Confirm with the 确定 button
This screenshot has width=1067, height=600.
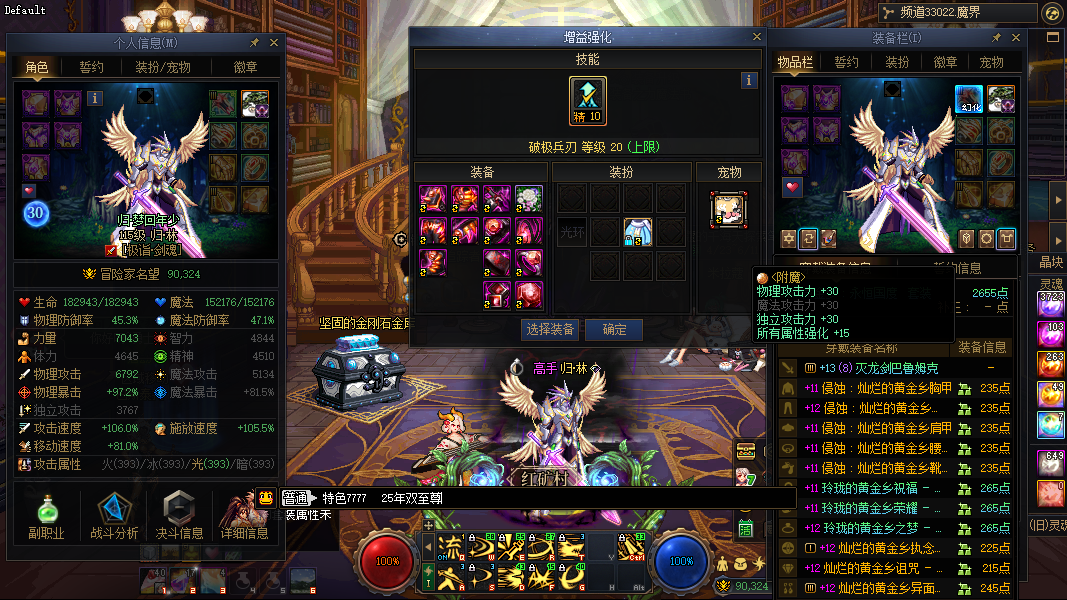(x=613, y=329)
